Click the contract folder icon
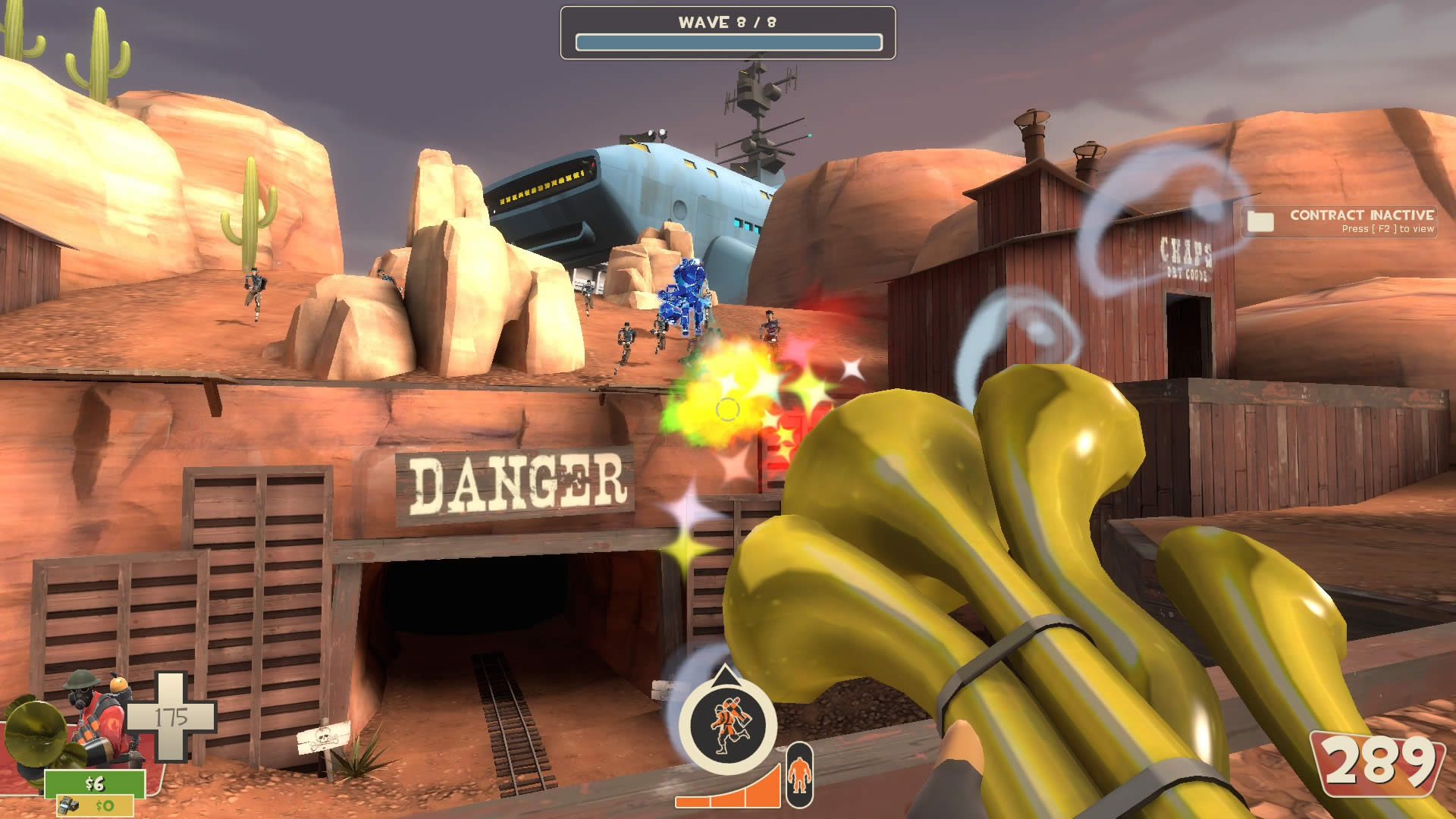The width and height of the screenshot is (1456, 819). tap(1260, 221)
